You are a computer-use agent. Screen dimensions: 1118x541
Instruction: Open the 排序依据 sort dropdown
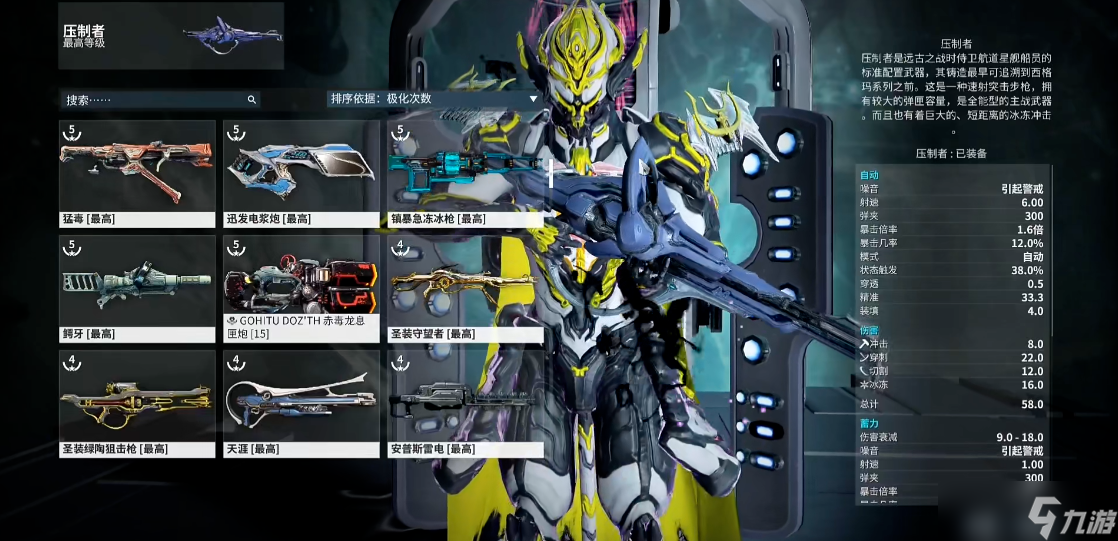[435, 99]
